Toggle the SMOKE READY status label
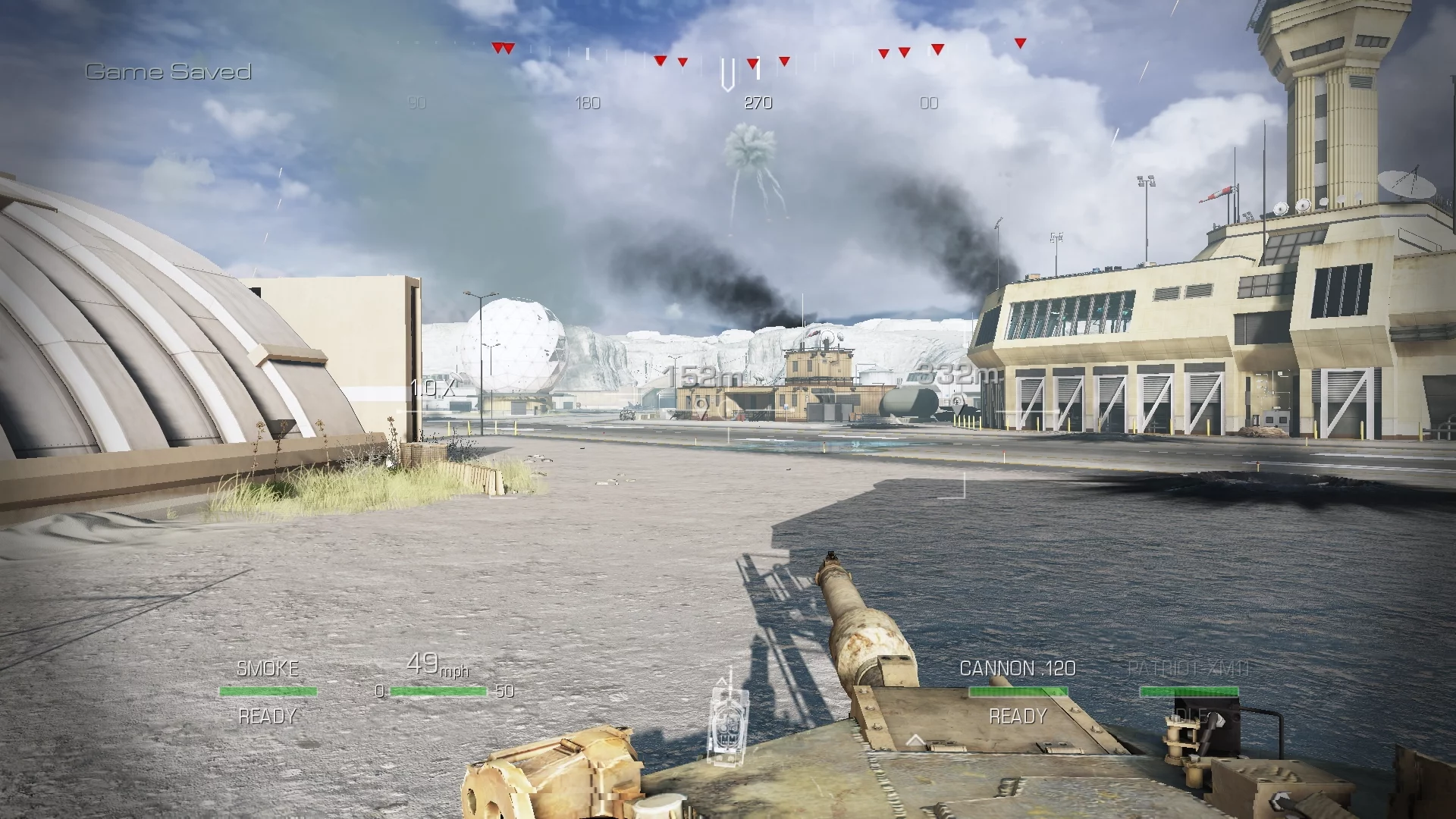 click(x=267, y=714)
